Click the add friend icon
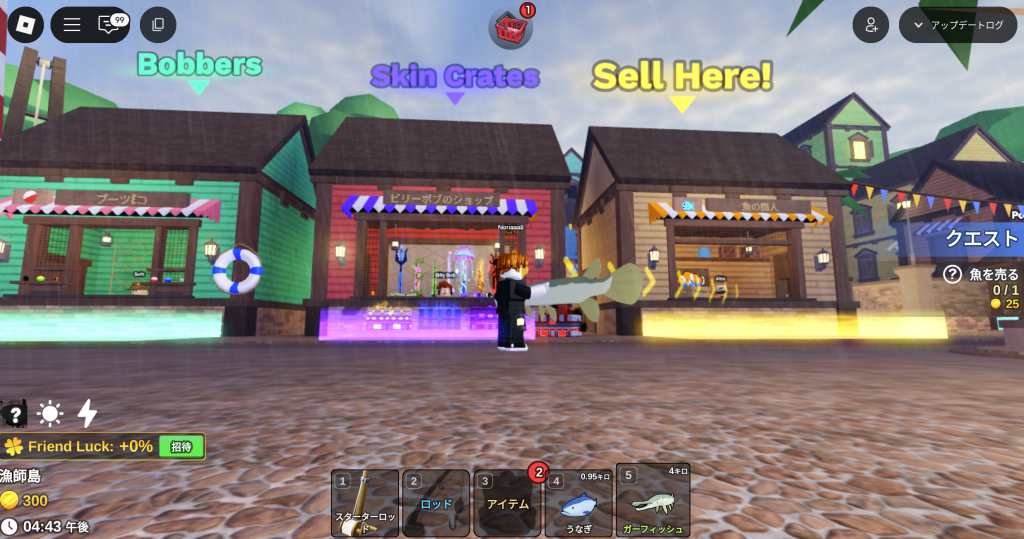 pos(871,25)
